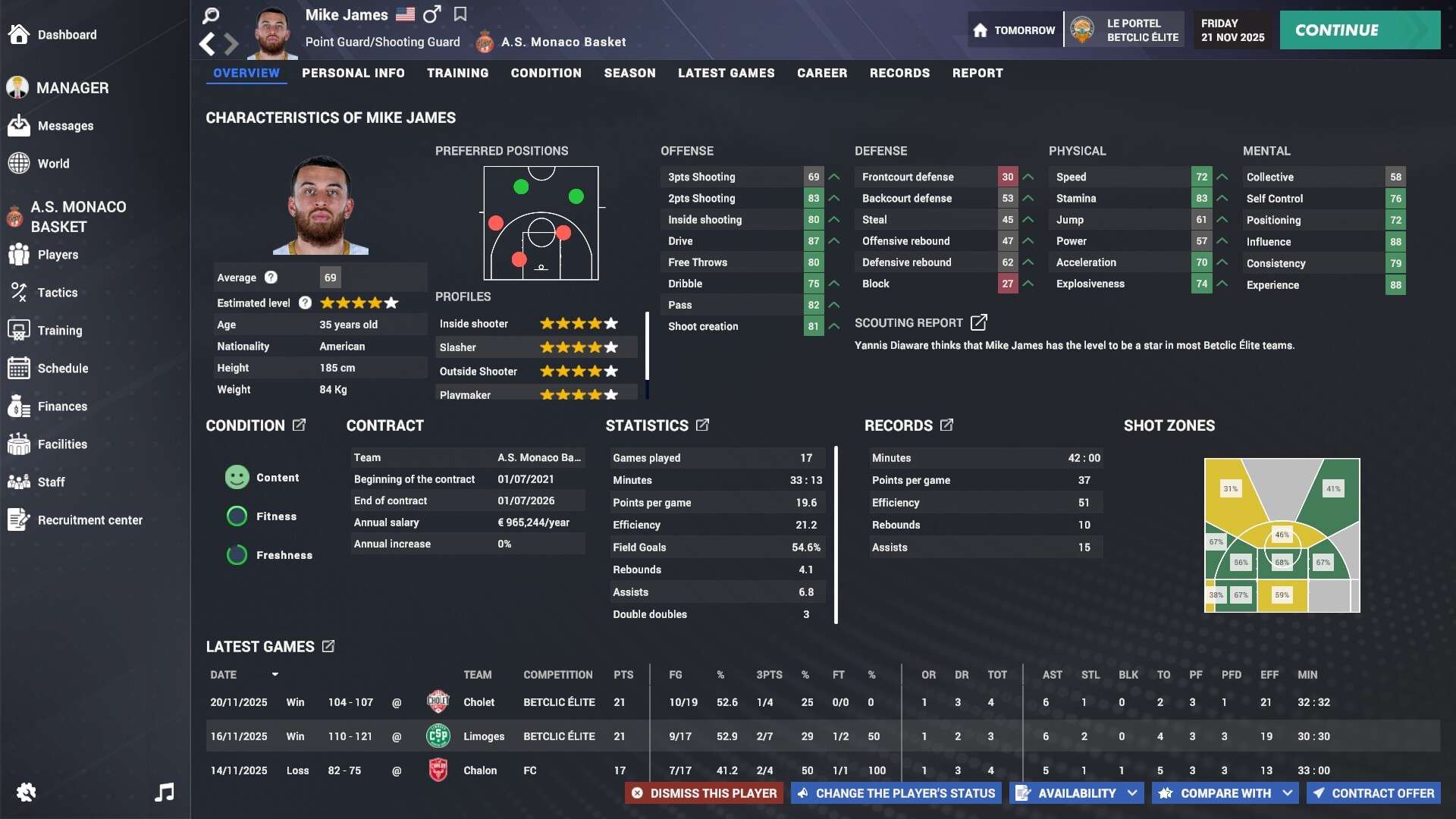This screenshot has width=1456, height=819.
Task: Toggle the training arrow beside 3pts Shooting
Action: 833,176
